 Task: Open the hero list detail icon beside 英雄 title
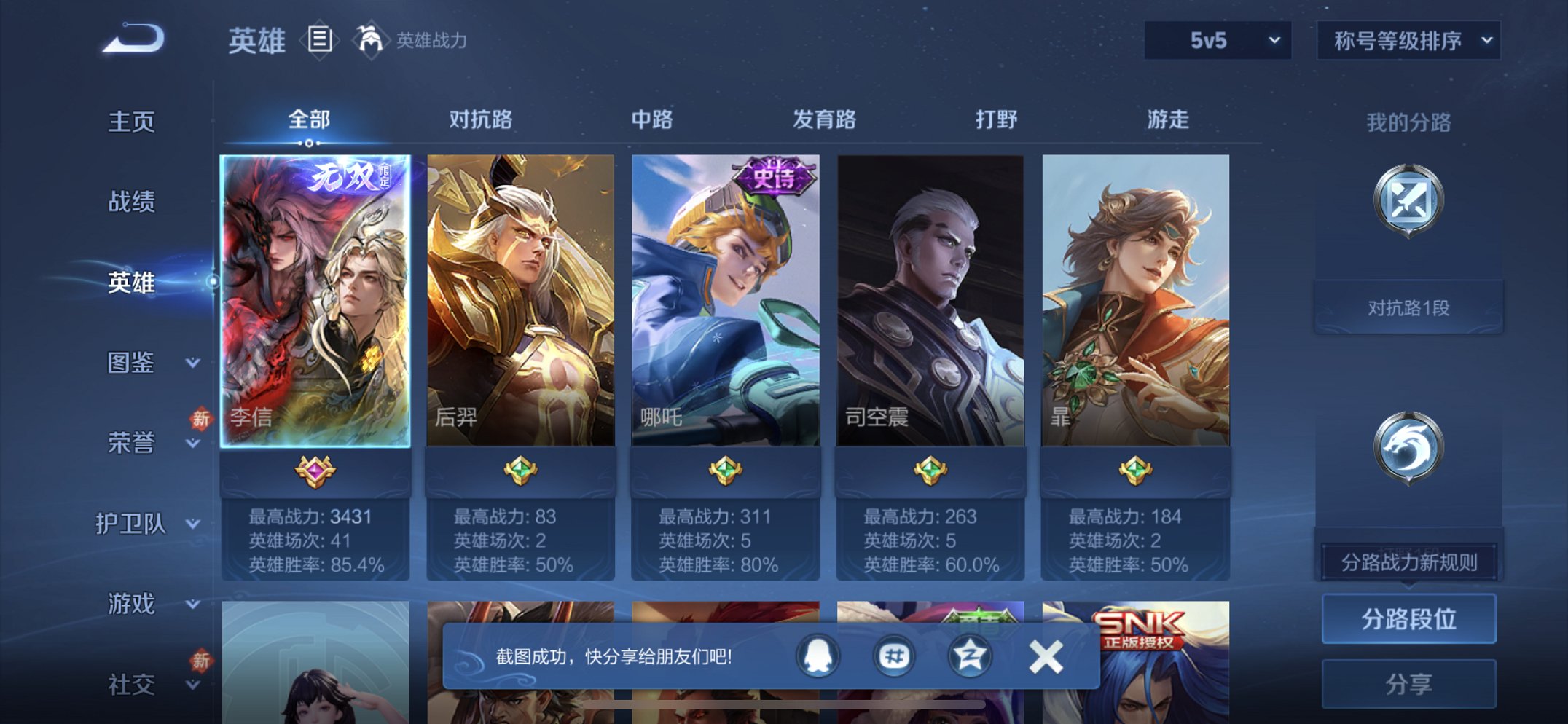coord(321,40)
